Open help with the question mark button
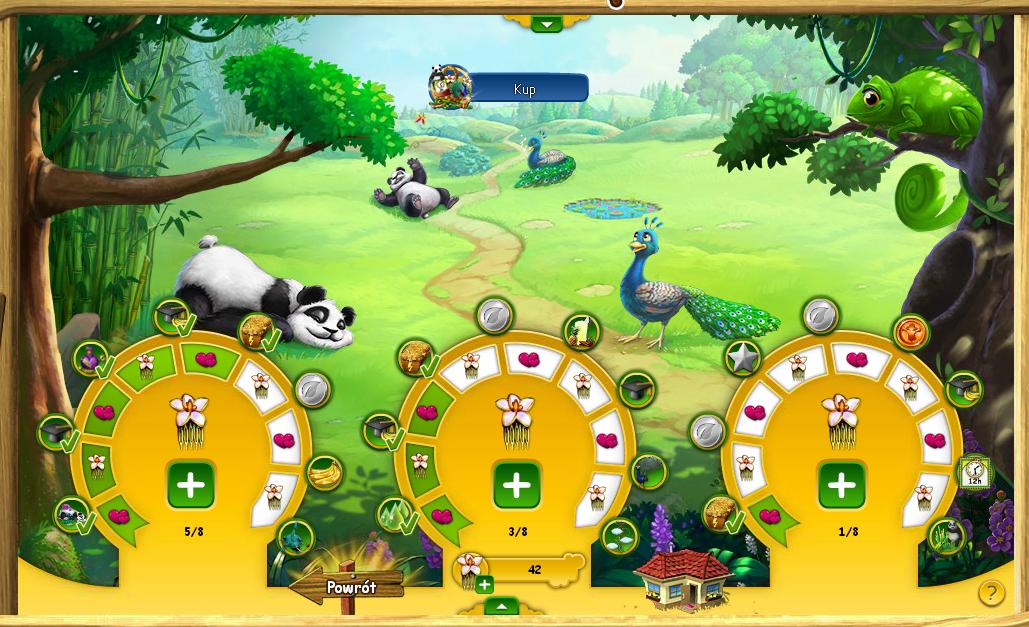Viewport: 1029px width, 627px height. 990,592
